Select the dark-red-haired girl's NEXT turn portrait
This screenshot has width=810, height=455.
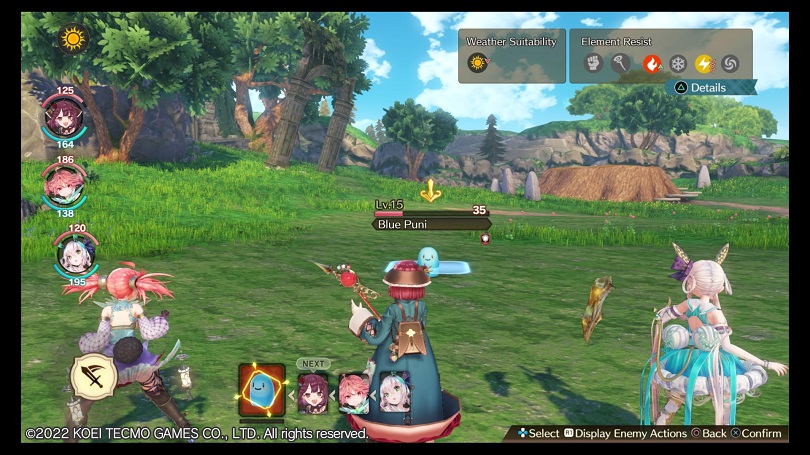click(x=313, y=392)
